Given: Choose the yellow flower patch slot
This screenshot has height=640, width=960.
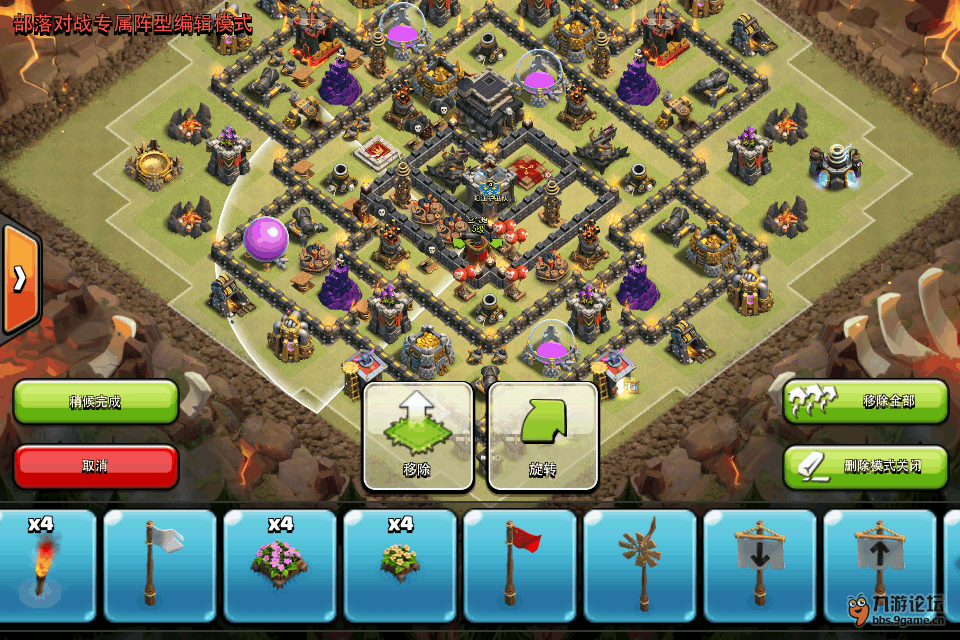Looking at the screenshot, I should 400,565.
